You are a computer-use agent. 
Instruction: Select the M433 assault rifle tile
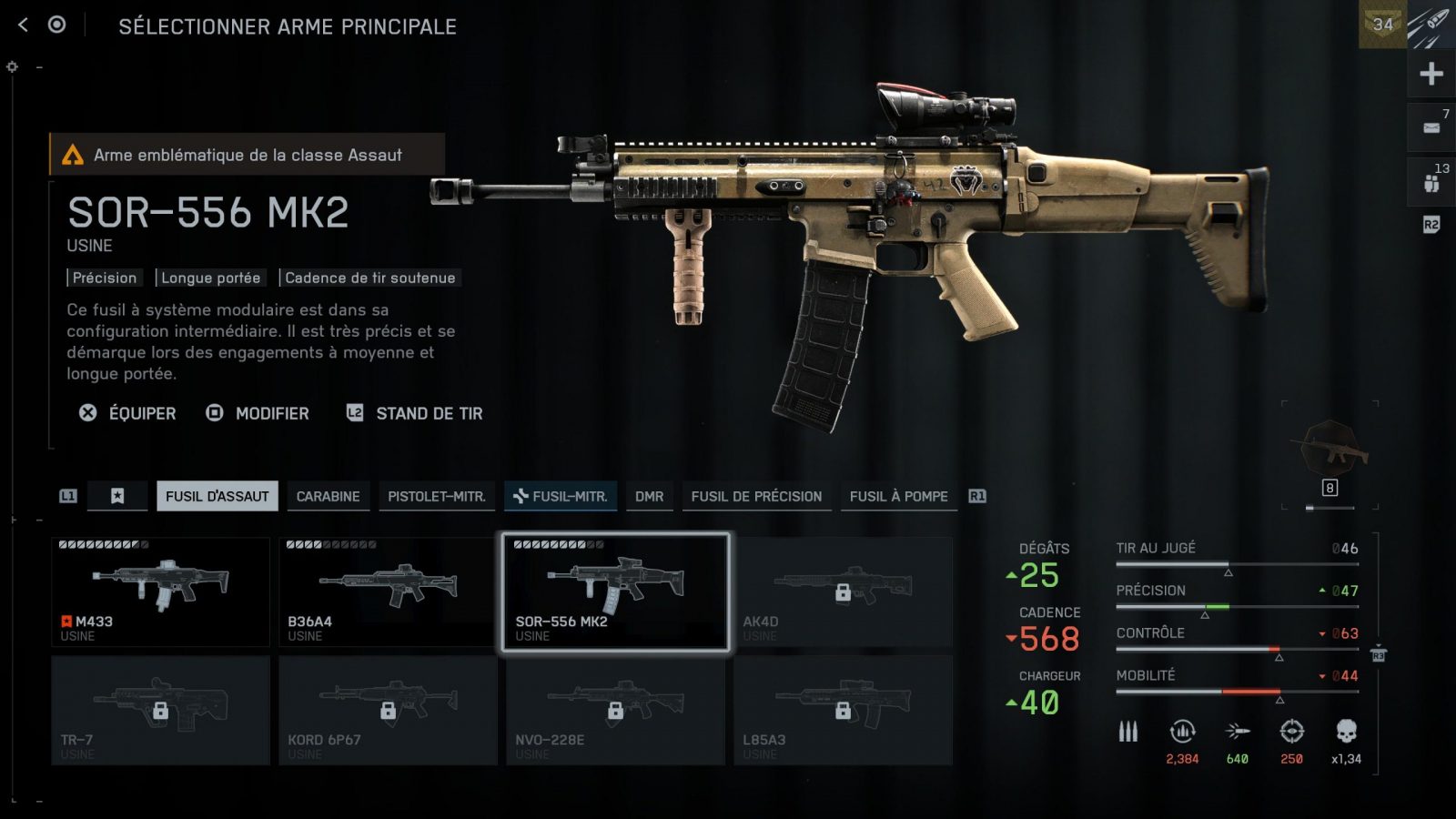click(160, 591)
